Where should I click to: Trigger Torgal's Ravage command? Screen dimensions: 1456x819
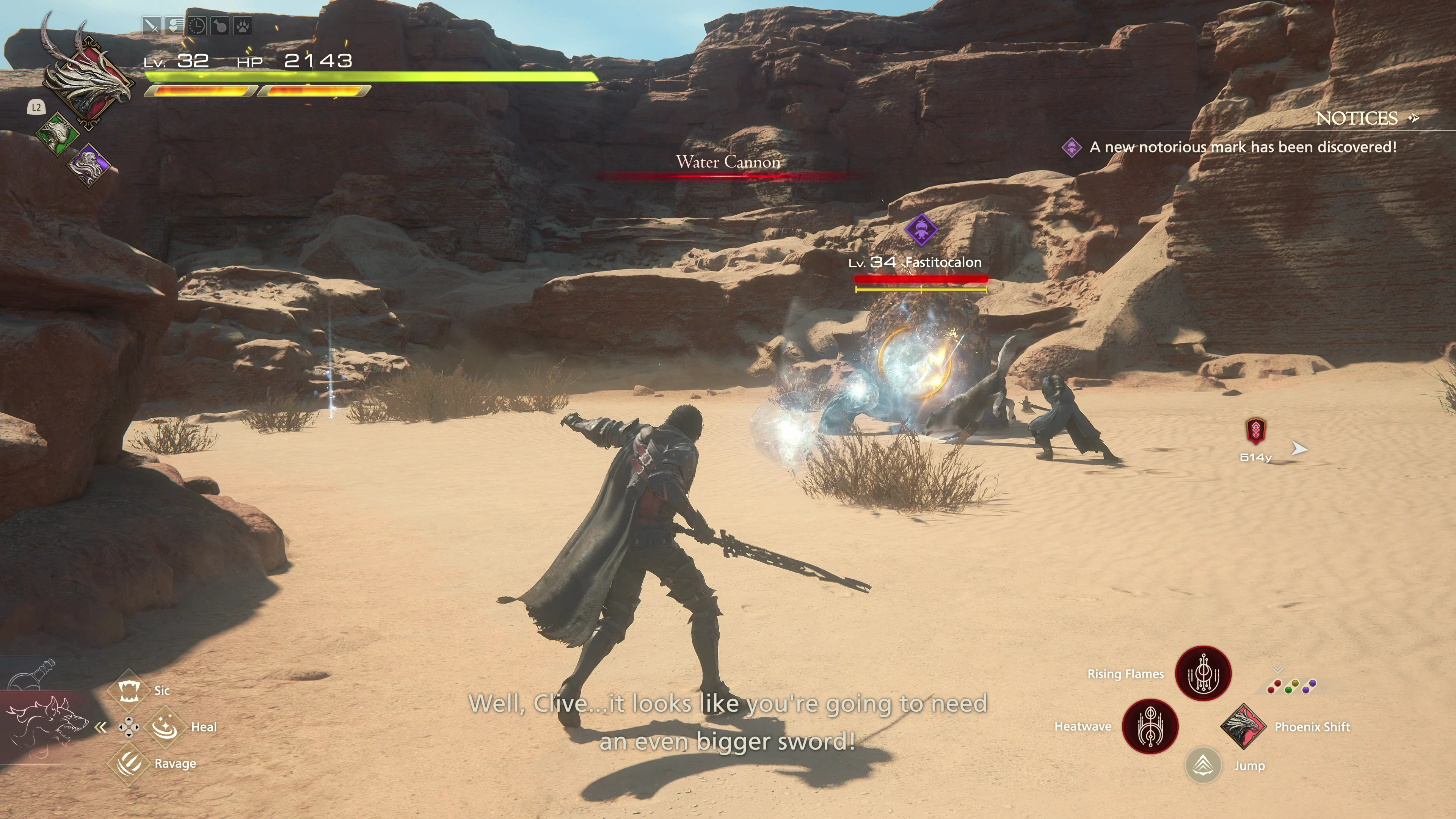click(x=129, y=764)
